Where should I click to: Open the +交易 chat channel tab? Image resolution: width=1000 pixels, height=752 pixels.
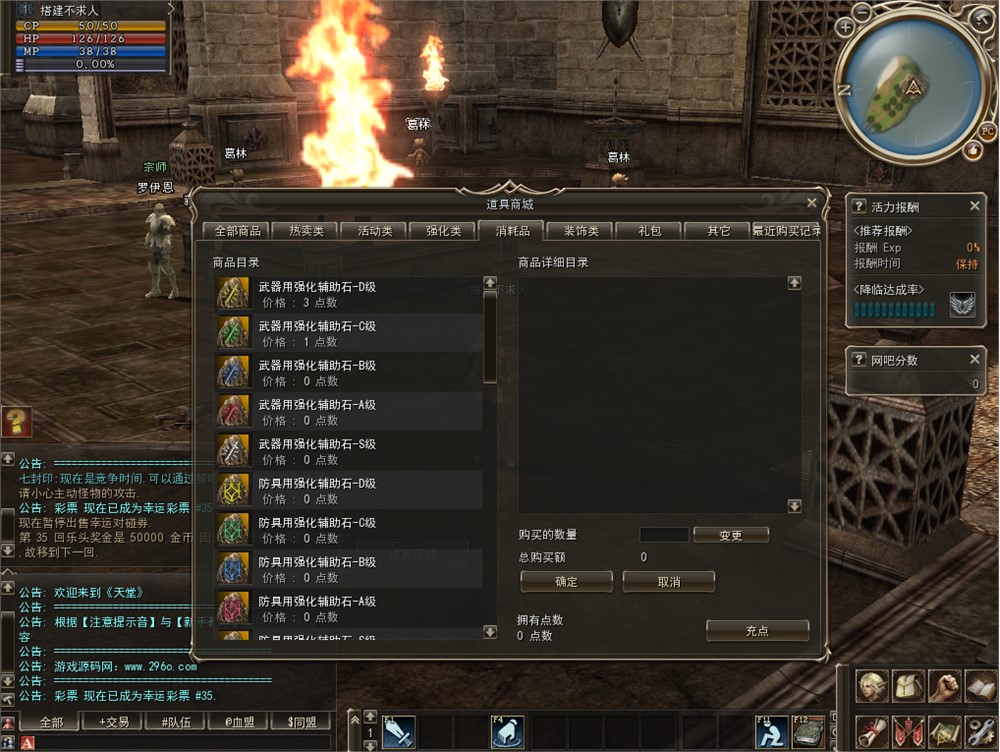click(112, 722)
